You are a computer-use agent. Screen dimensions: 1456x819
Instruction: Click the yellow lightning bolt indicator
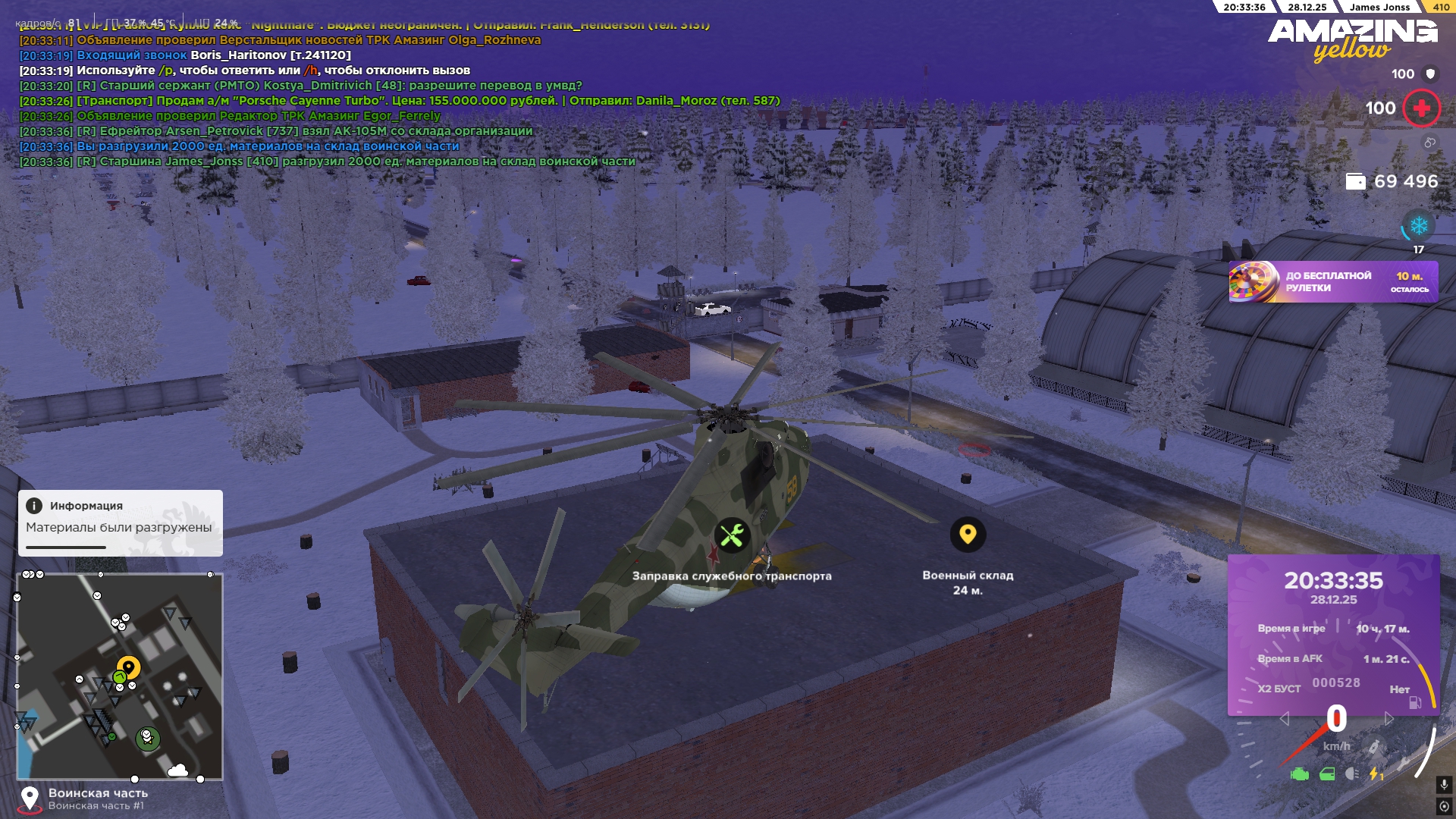pos(1375,774)
